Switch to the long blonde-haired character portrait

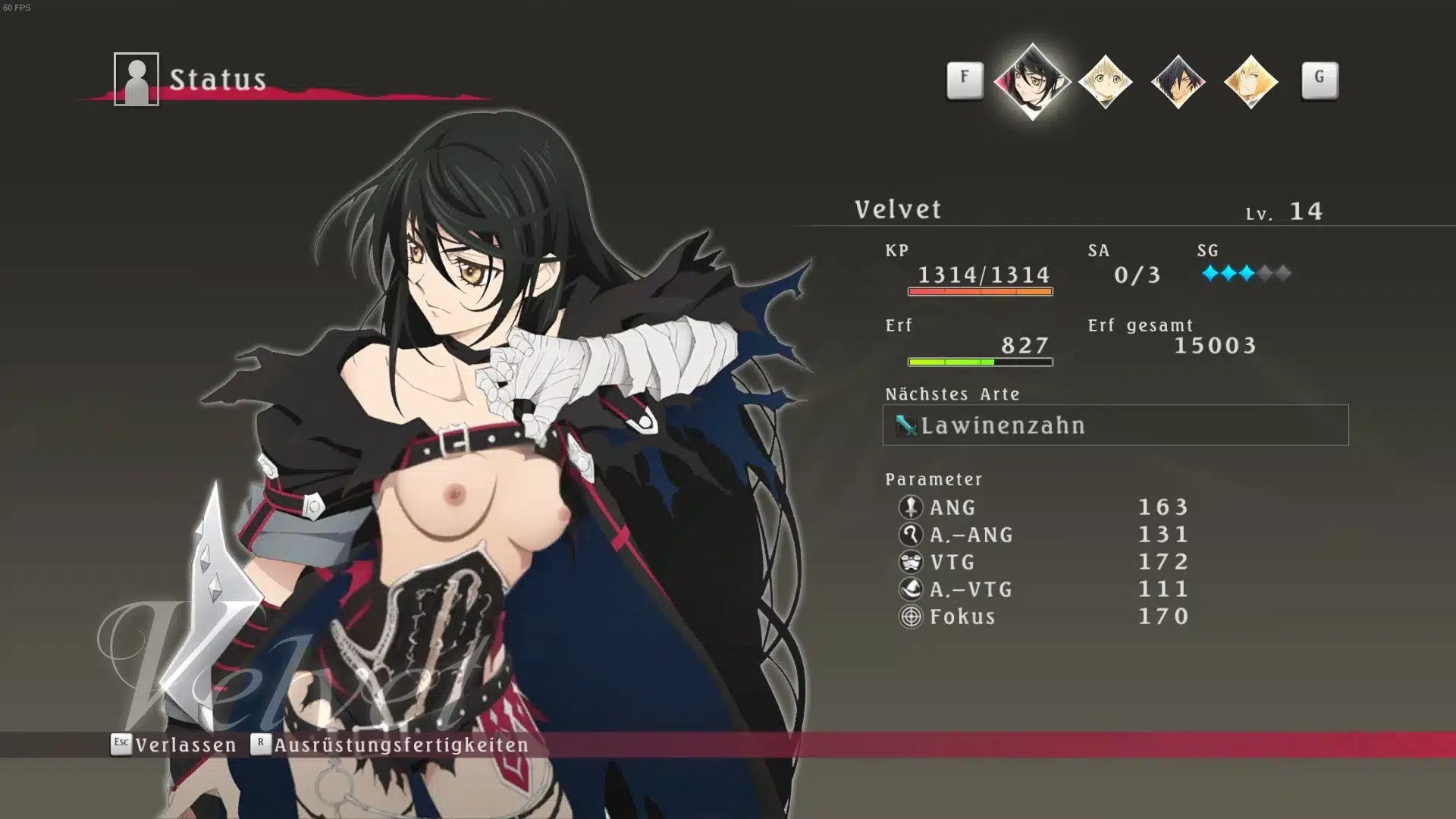pyautogui.click(x=1250, y=81)
